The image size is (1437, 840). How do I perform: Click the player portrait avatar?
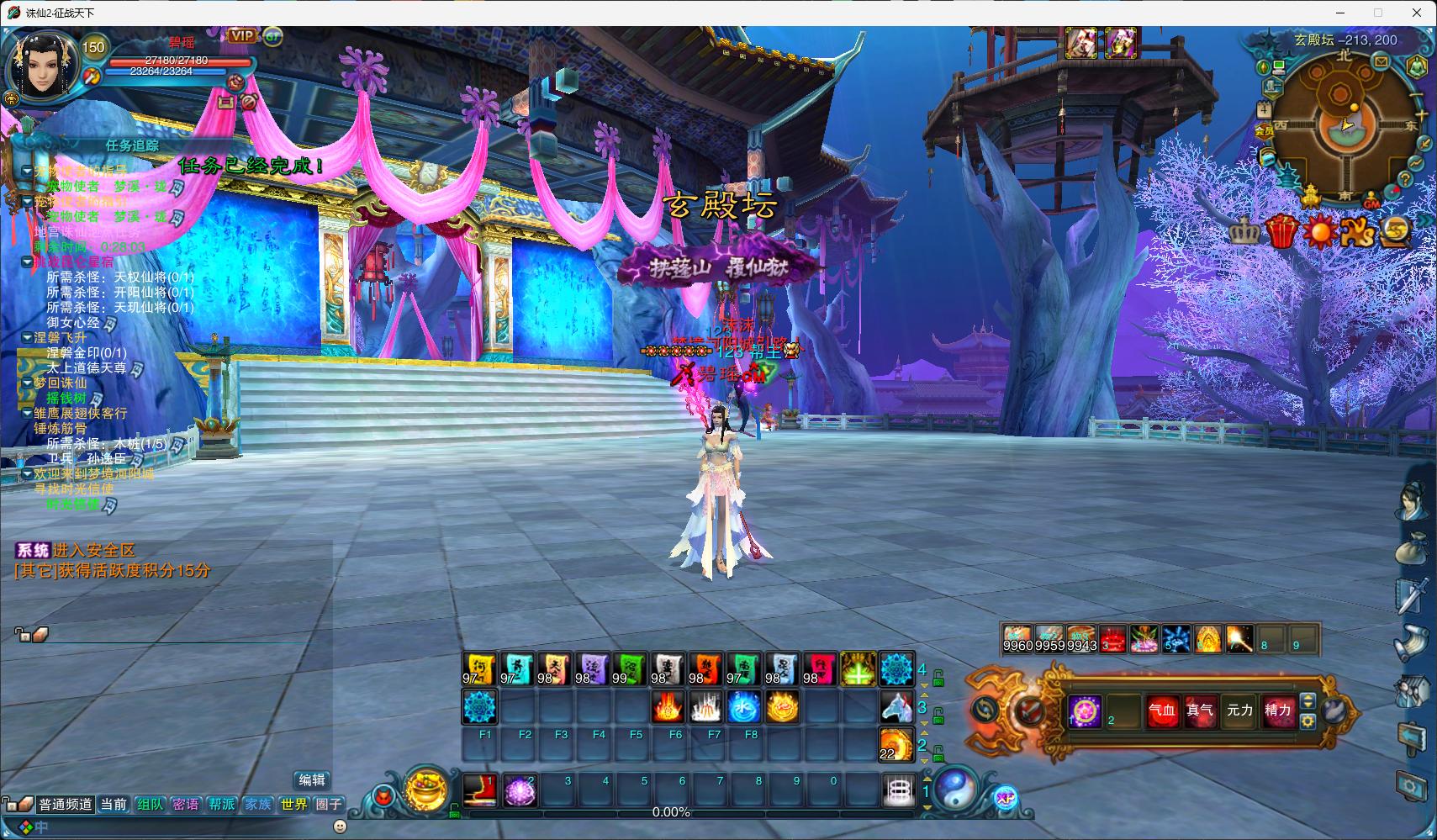point(40,64)
